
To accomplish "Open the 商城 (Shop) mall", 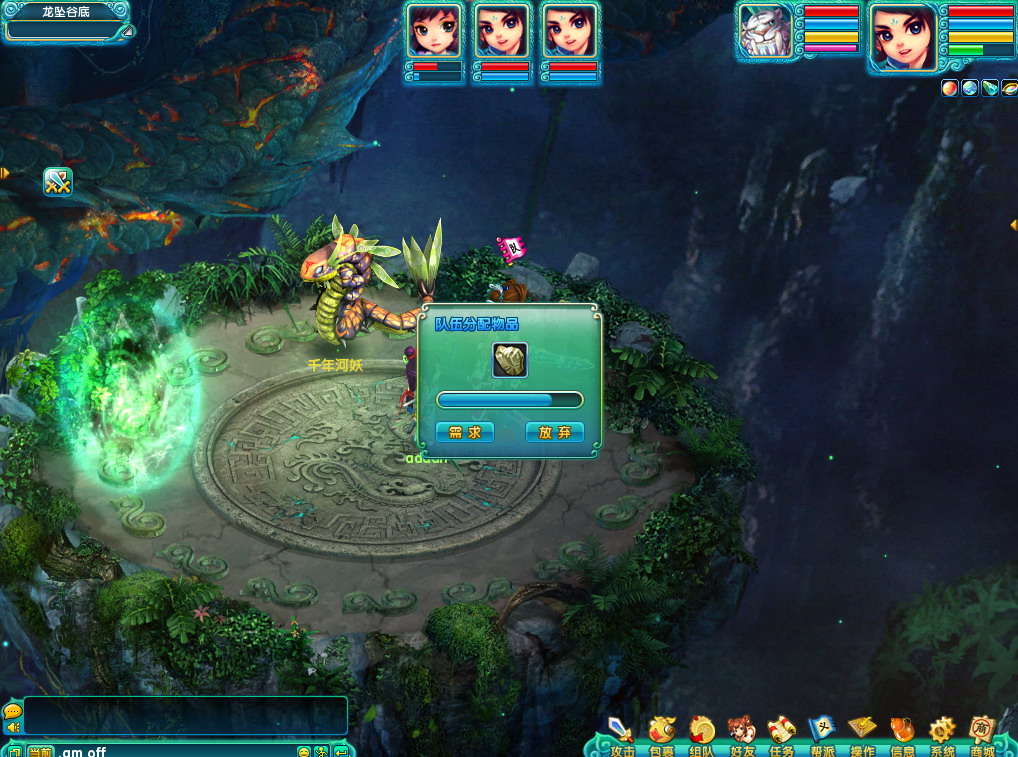I will coord(982,733).
